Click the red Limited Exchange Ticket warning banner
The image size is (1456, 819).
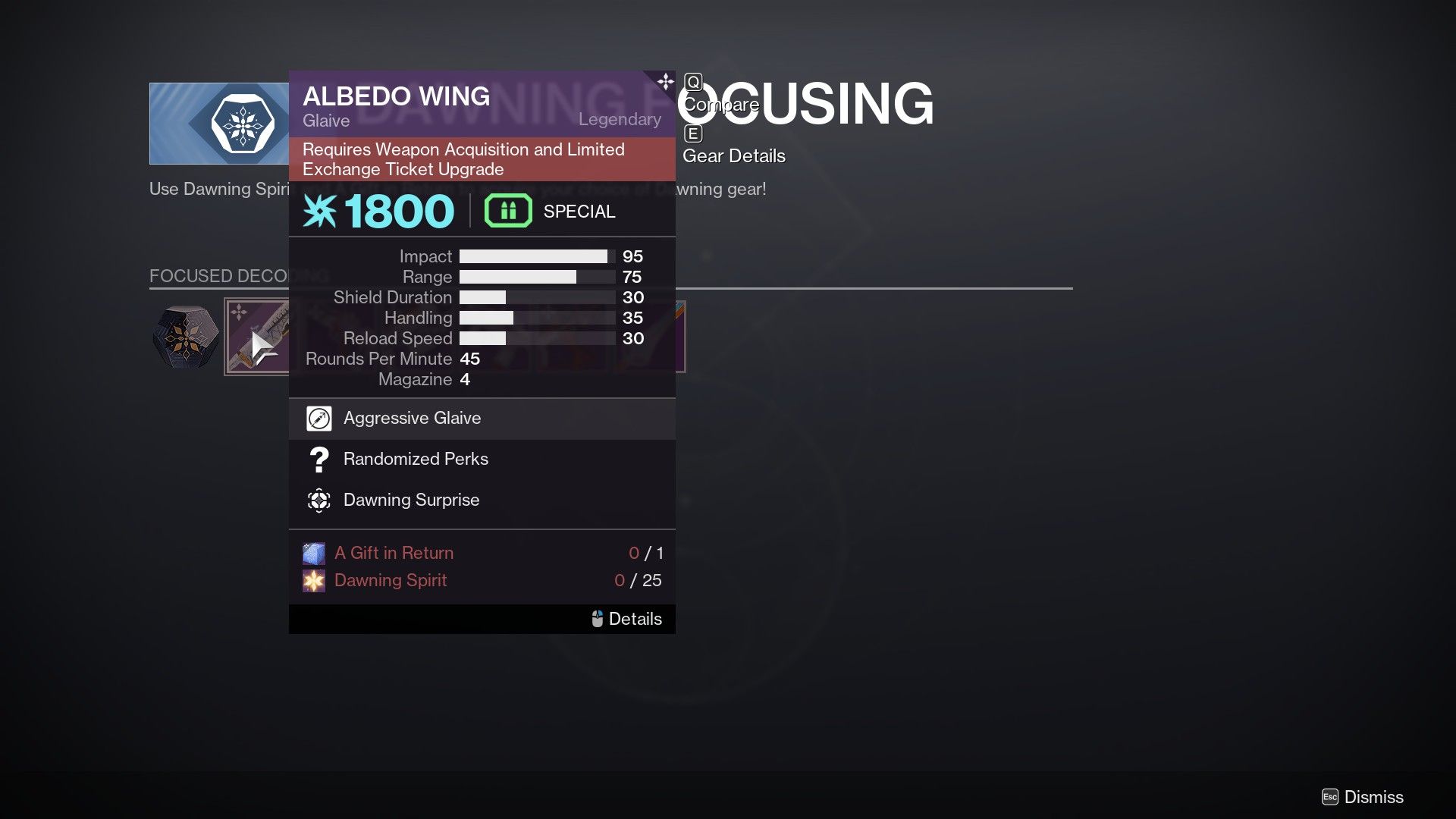(482, 159)
